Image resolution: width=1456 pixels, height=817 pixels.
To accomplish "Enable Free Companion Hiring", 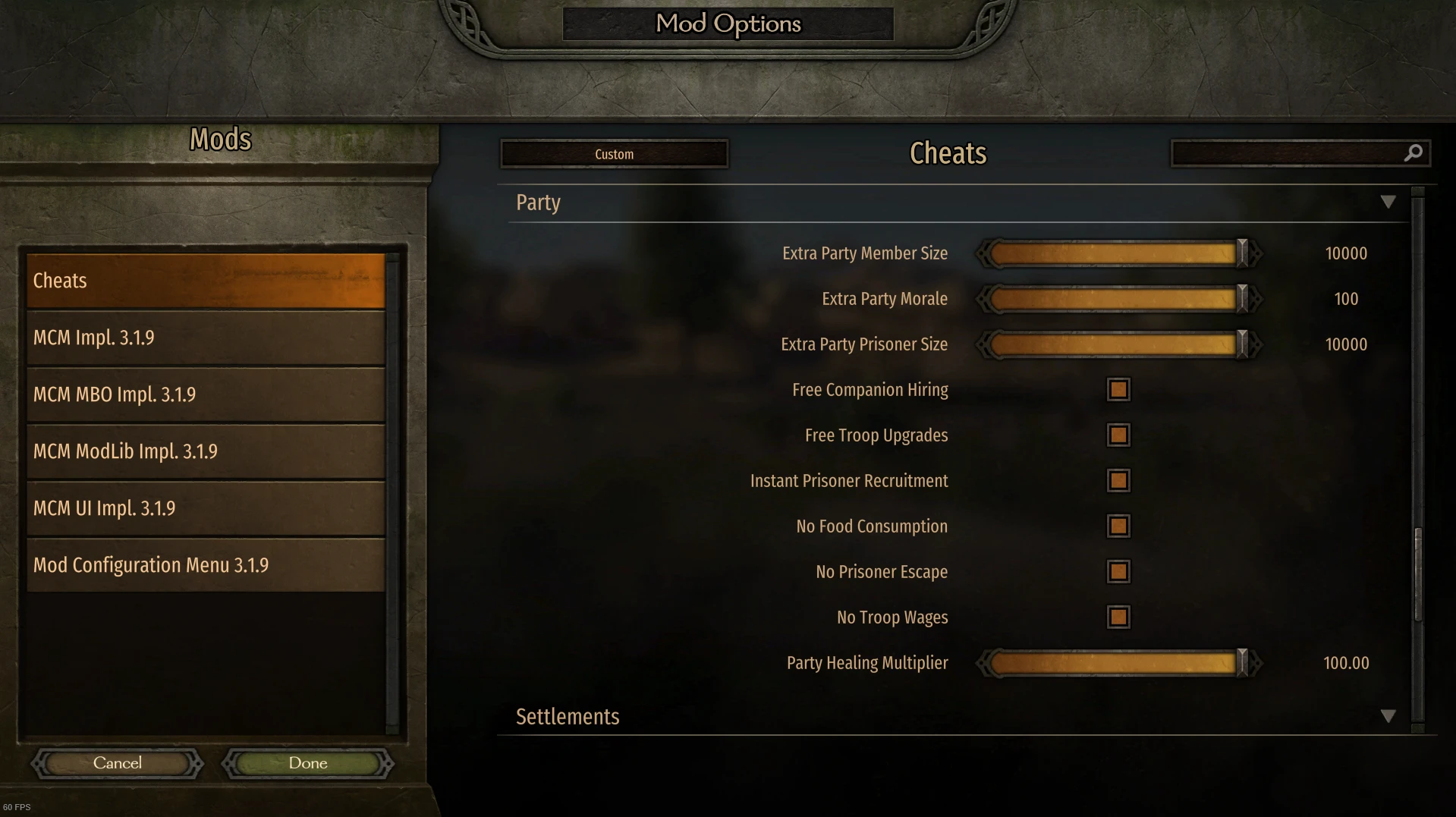I will (1118, 389).
